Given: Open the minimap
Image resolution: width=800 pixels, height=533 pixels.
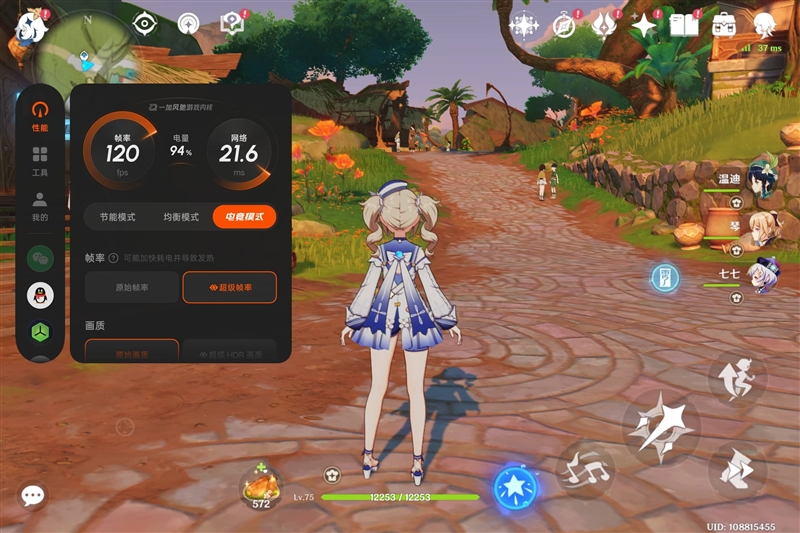Looking at the screenshot, I should click(85, 55).
